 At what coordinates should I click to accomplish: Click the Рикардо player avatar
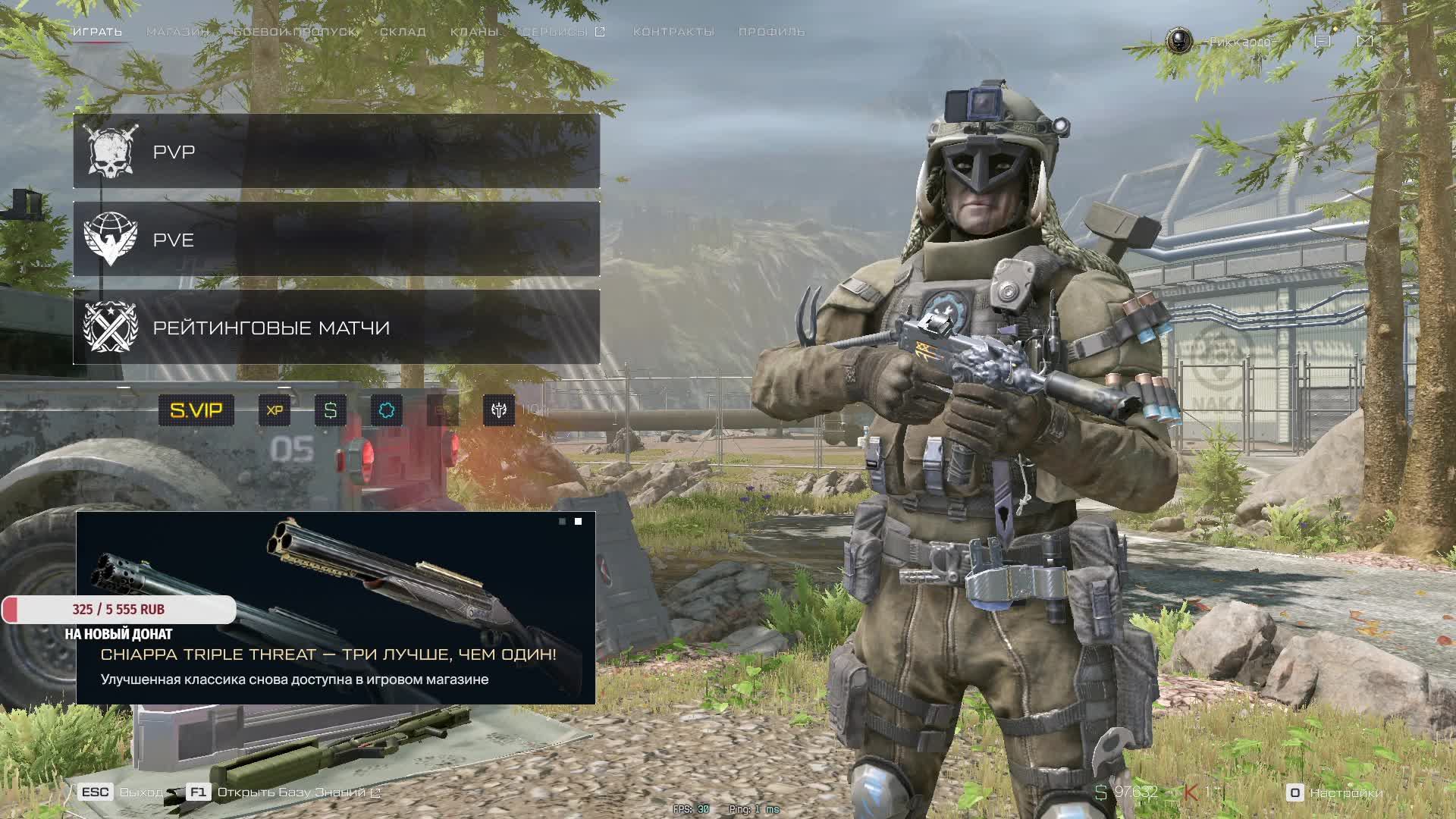point(1179,41)
